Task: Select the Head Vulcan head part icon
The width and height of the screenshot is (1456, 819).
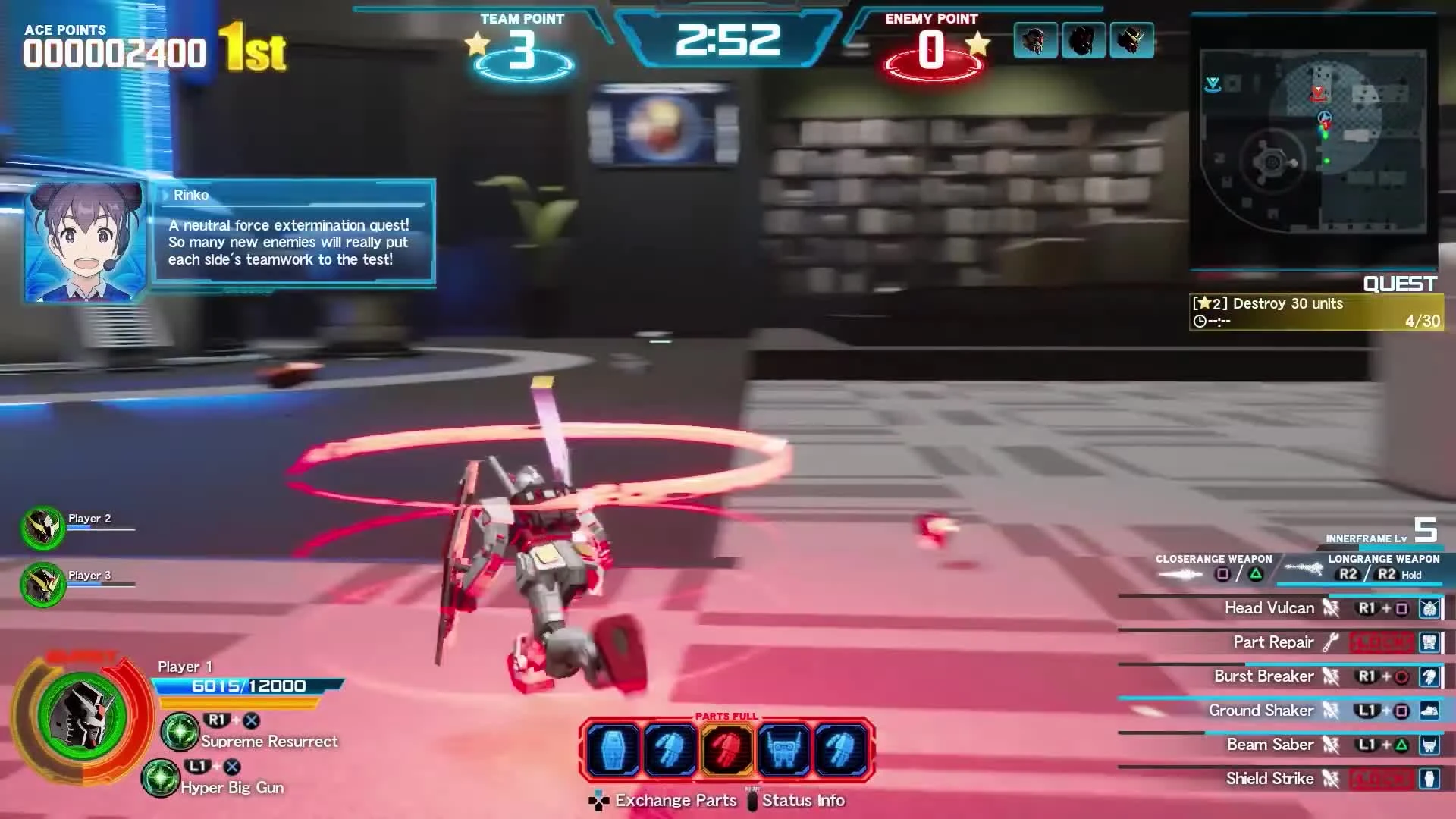Action: [1429, 607]
